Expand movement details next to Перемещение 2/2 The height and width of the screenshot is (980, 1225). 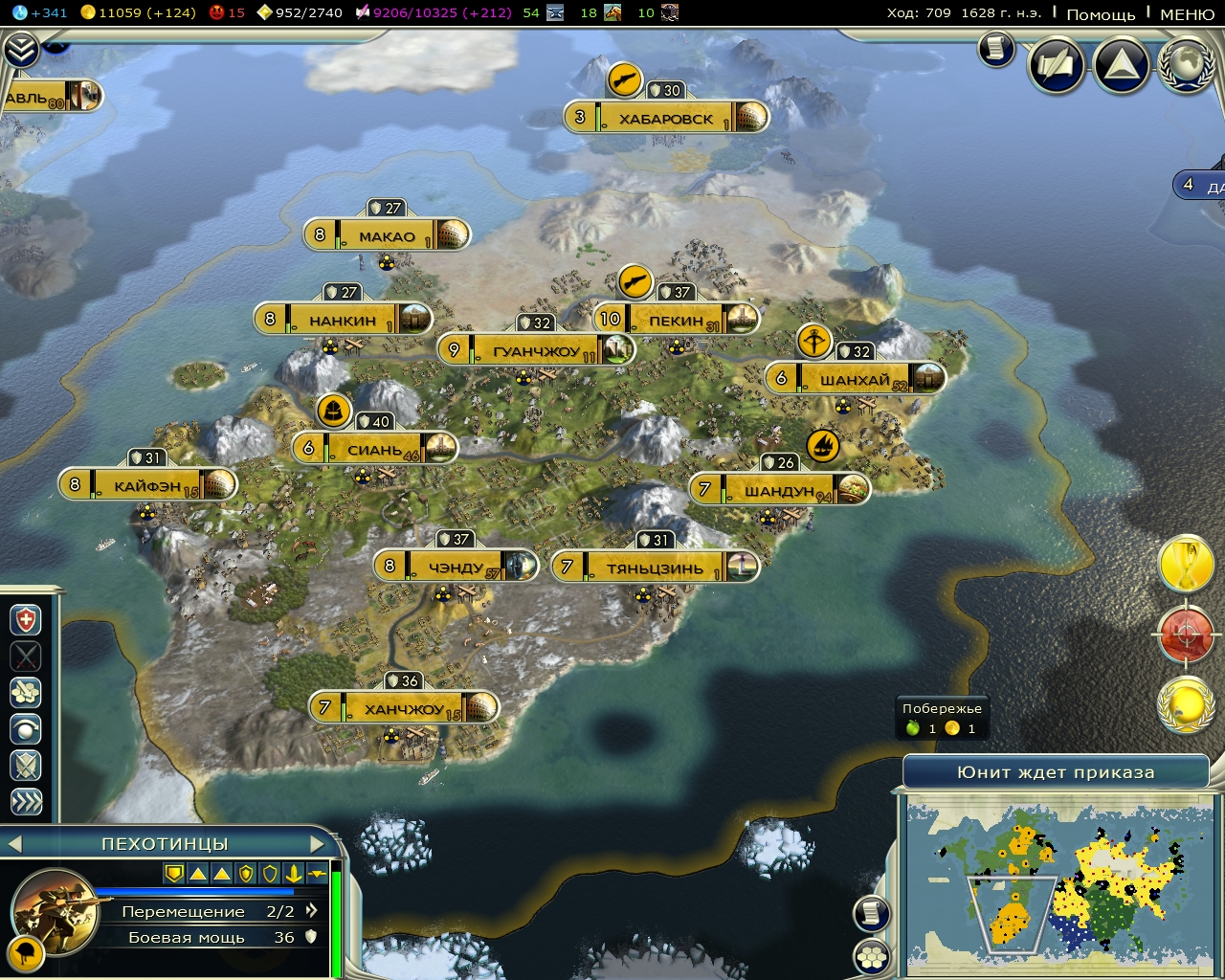click(x=310, y=911)
